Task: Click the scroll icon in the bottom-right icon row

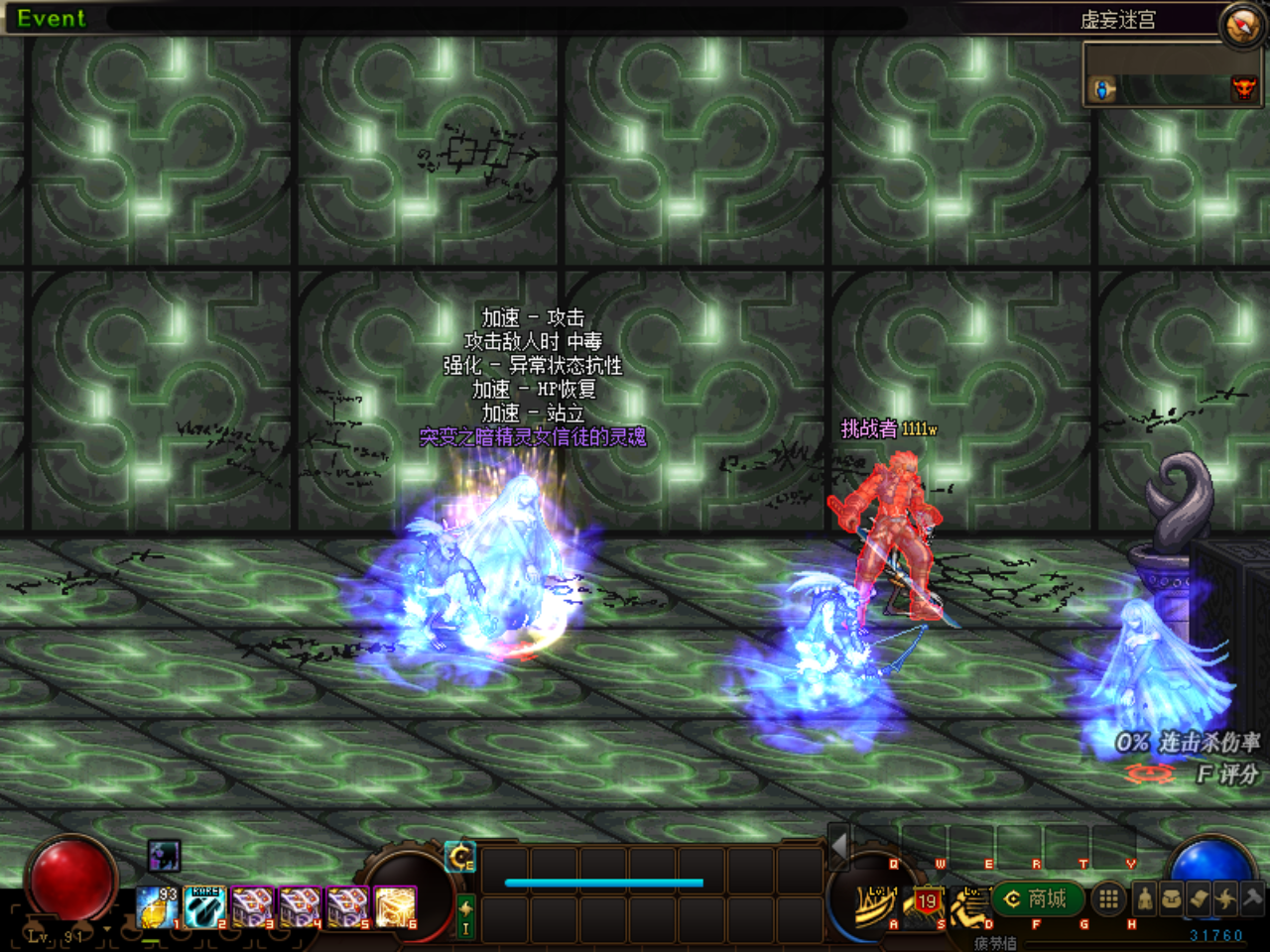Action: (x=1199, y=898)
